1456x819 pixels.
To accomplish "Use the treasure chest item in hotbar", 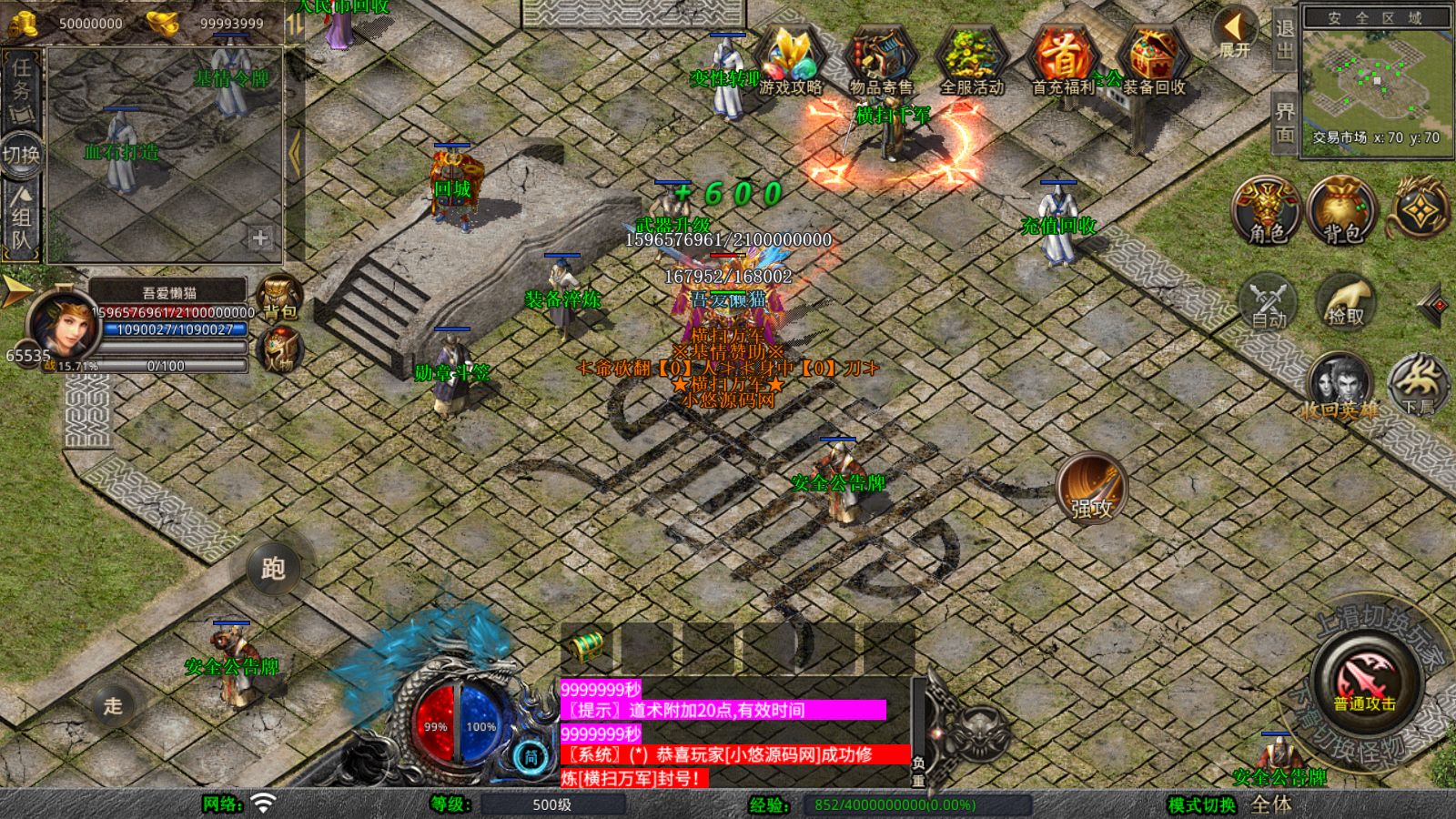I will point(587,647).
